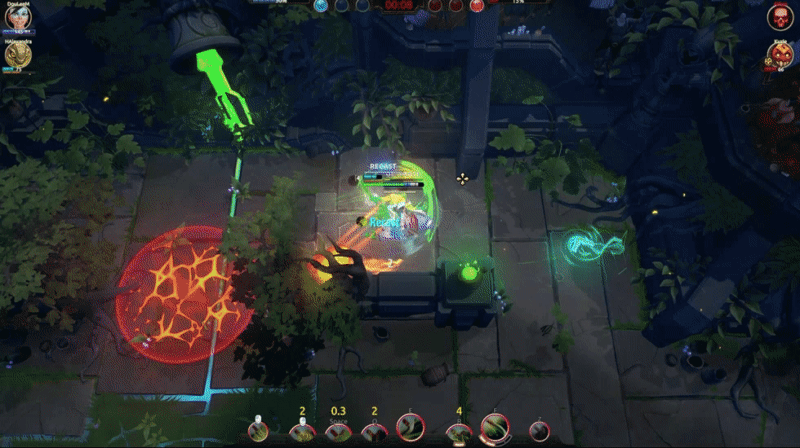Activate the ability labeled Space
The image size is (800, 448).
[x=338, y=431]
